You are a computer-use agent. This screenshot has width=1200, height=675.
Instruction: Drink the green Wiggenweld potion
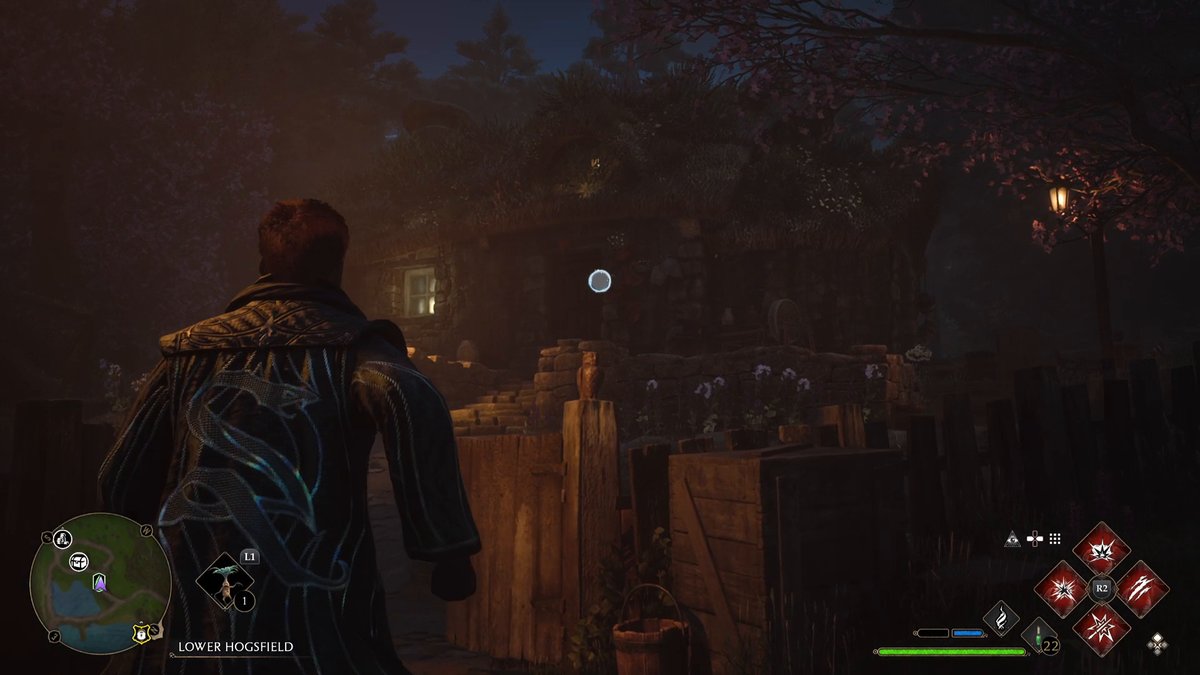click(1036, 634)
